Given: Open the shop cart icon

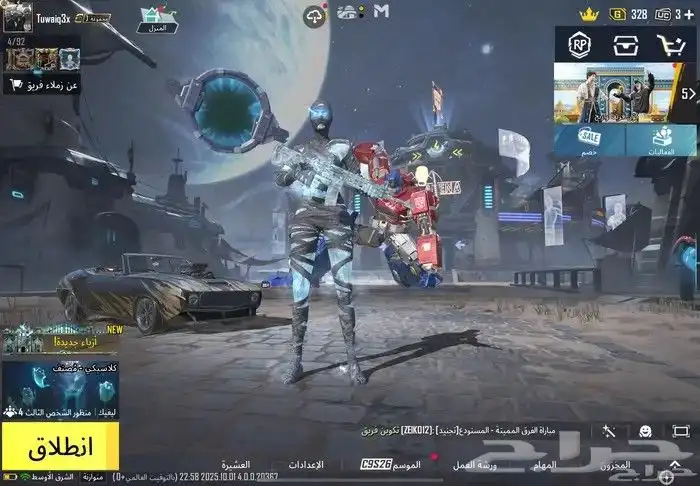Looking at the screenshot, I should (x=670, y=45).
